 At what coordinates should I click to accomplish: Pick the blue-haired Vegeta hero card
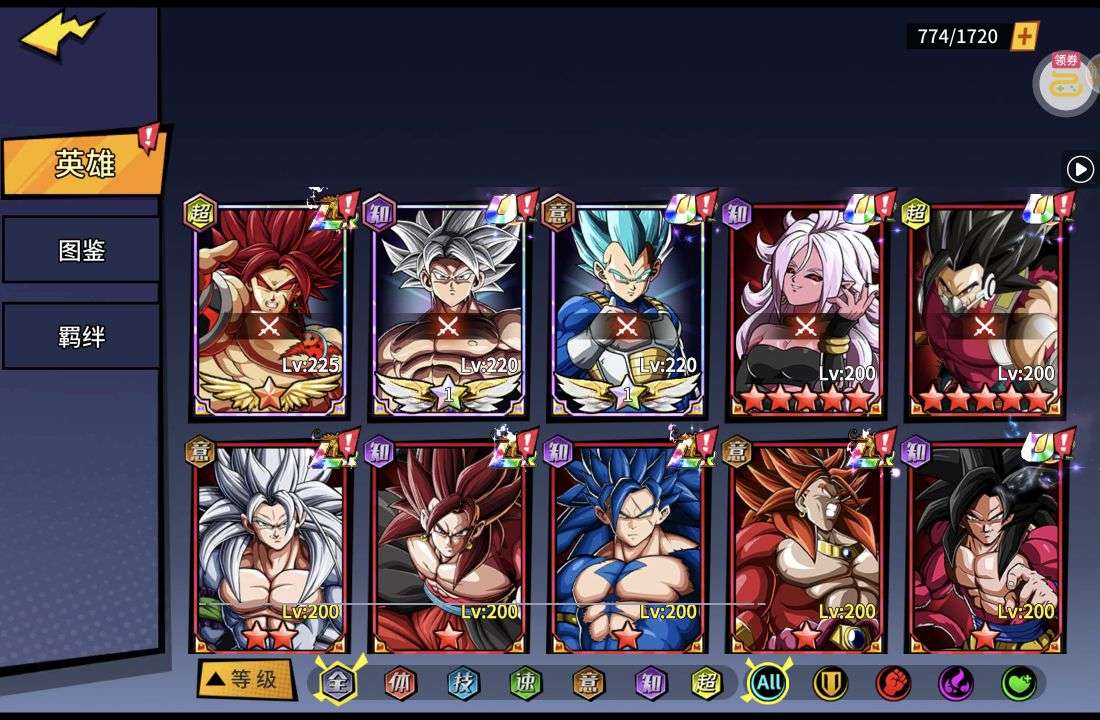(x=627, y=310)
